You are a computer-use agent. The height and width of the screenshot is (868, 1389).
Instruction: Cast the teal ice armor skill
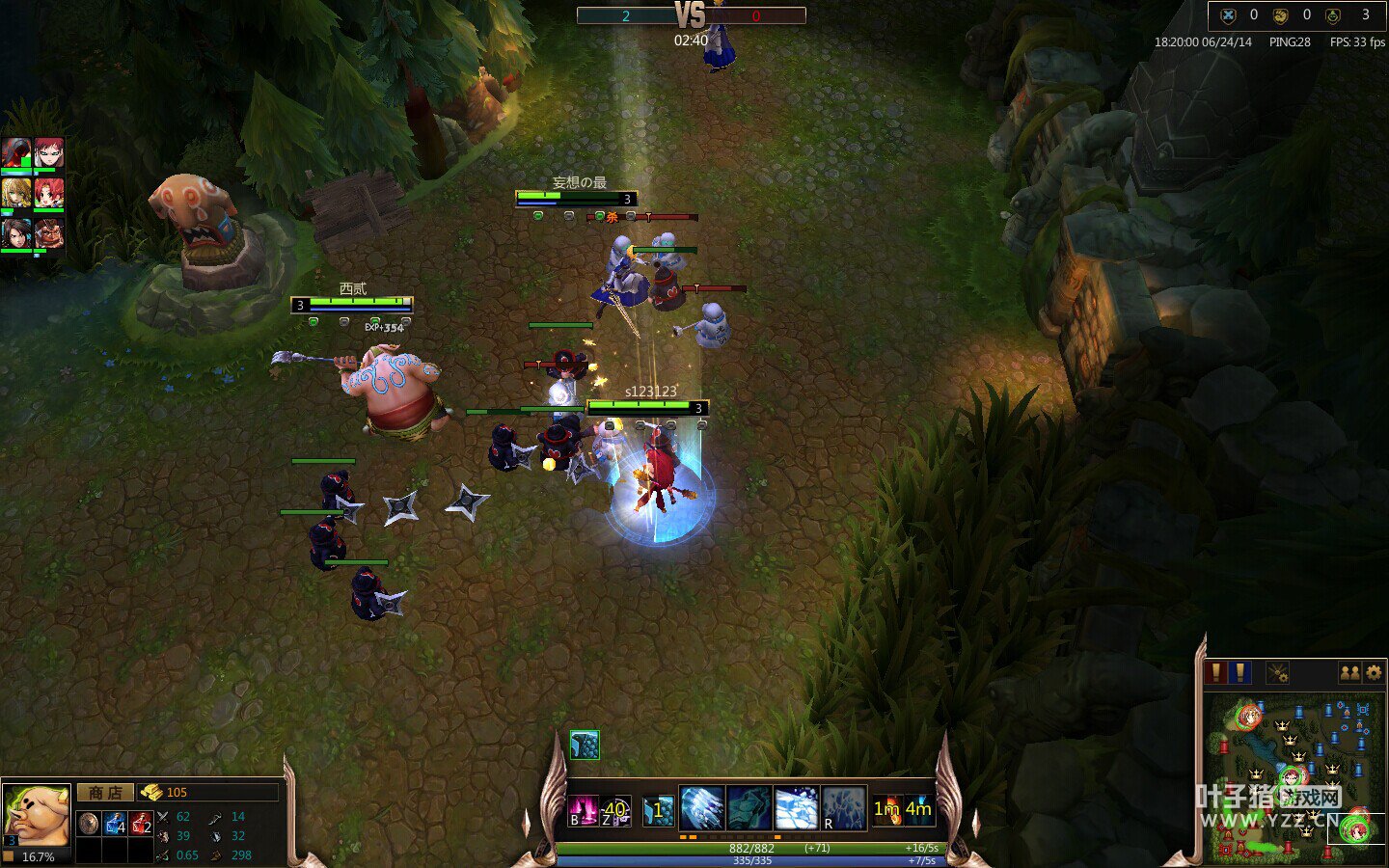pyautogui.click(x=749, y=808)
